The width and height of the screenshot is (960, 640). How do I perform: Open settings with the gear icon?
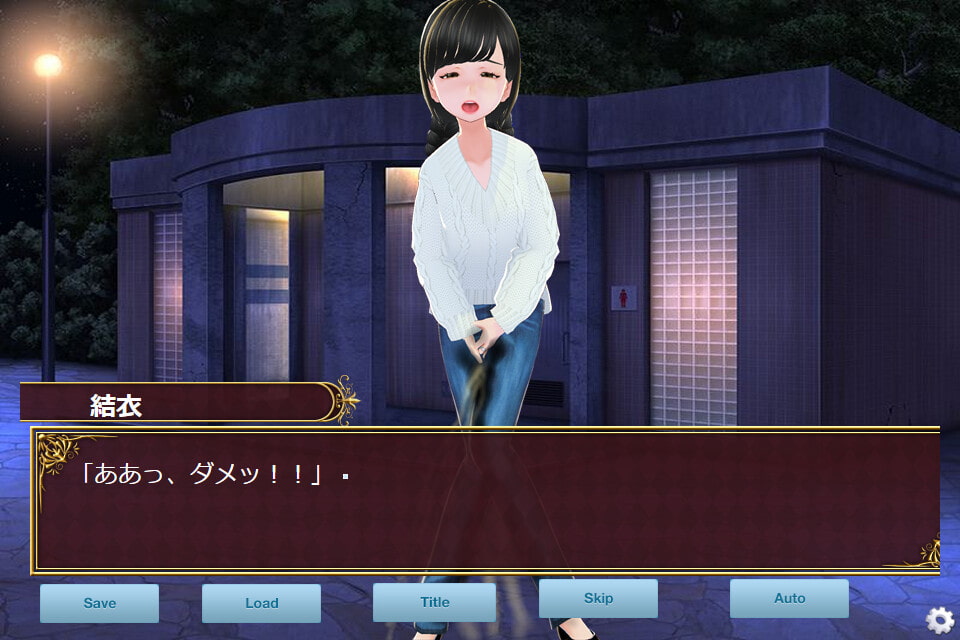click(x=939, y=620)
